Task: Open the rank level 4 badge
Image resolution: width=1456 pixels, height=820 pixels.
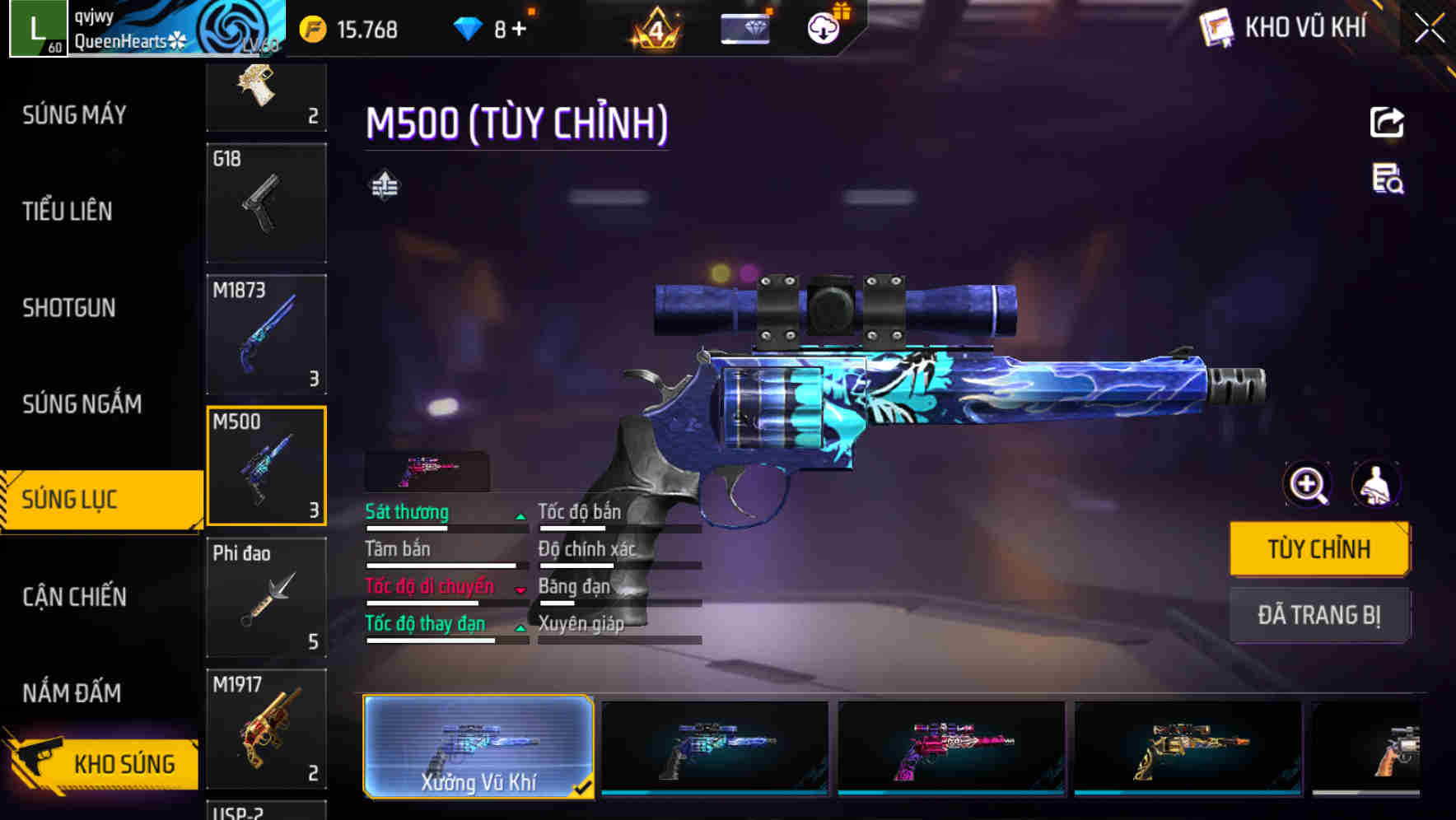Action: point(653,27)
